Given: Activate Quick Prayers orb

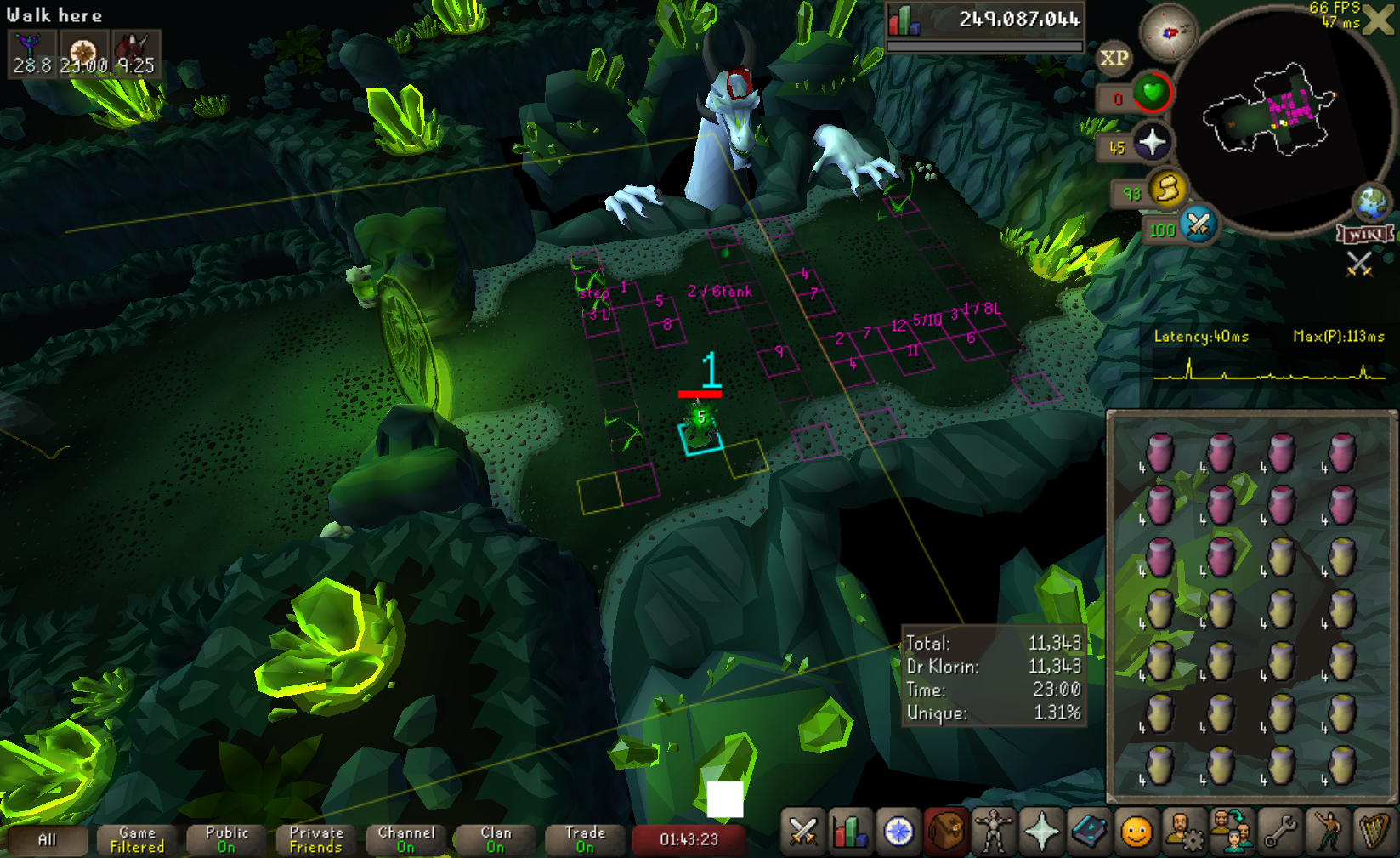Looking at the screenshot, I should click(x=1152, y=142).
